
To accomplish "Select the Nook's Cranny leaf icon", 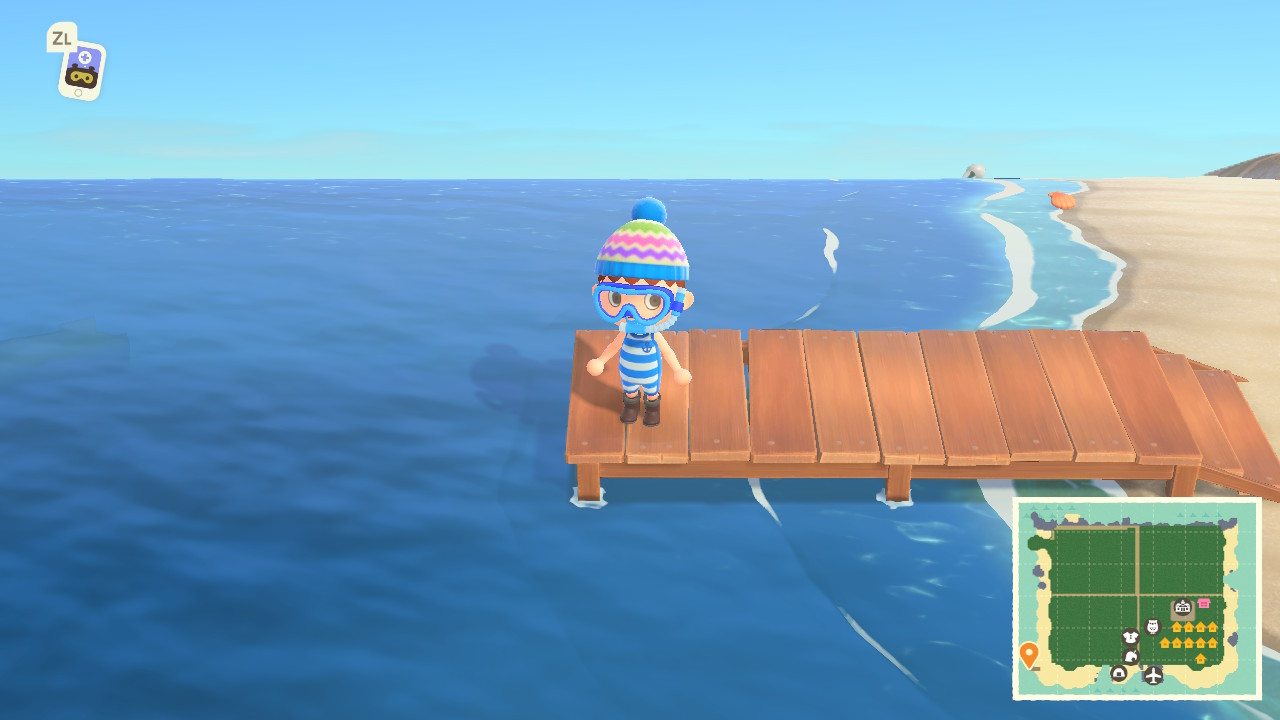I will (x=1131, y=655).
